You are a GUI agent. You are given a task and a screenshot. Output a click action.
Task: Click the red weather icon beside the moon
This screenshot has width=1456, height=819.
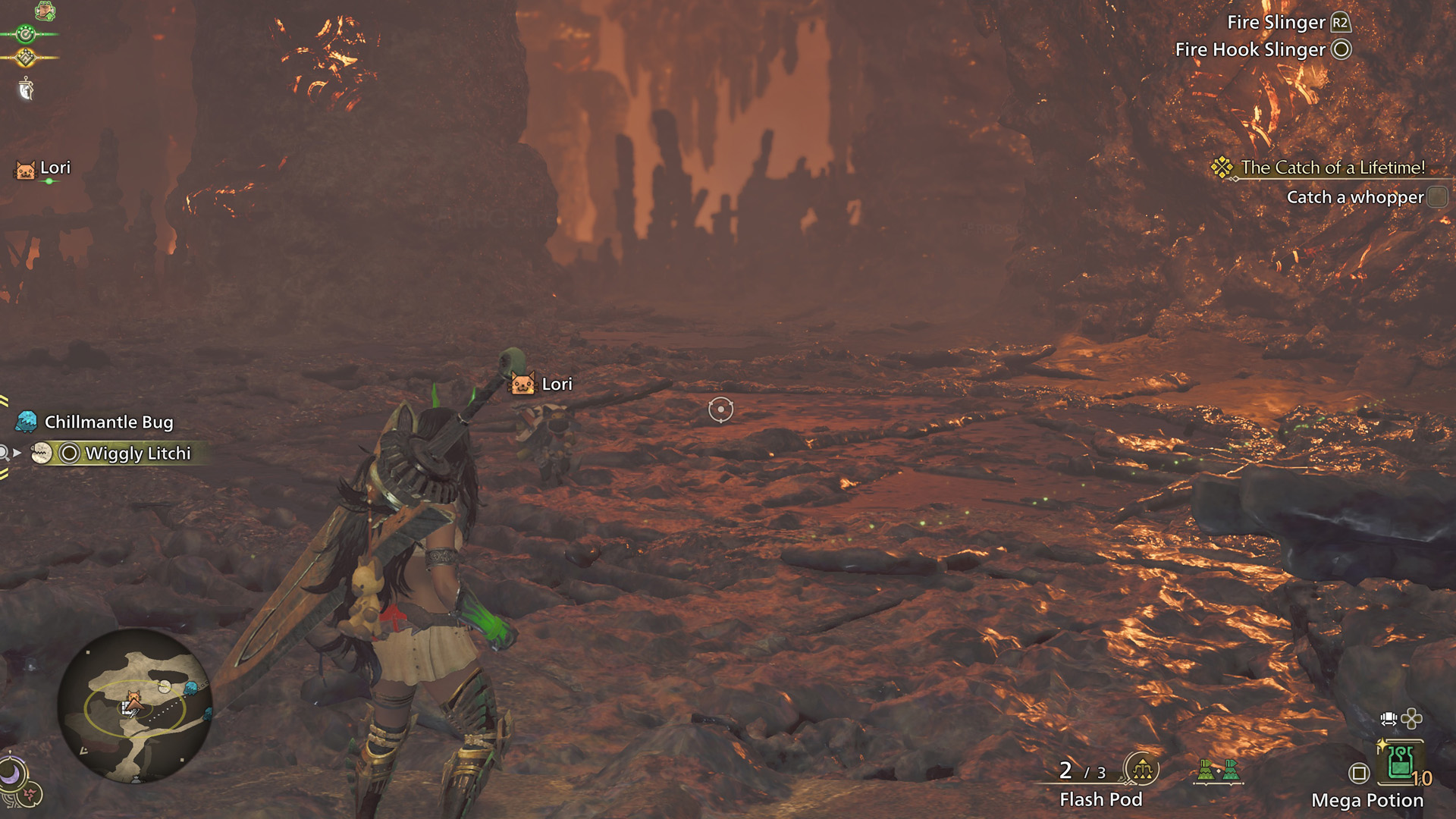(32, 794)
